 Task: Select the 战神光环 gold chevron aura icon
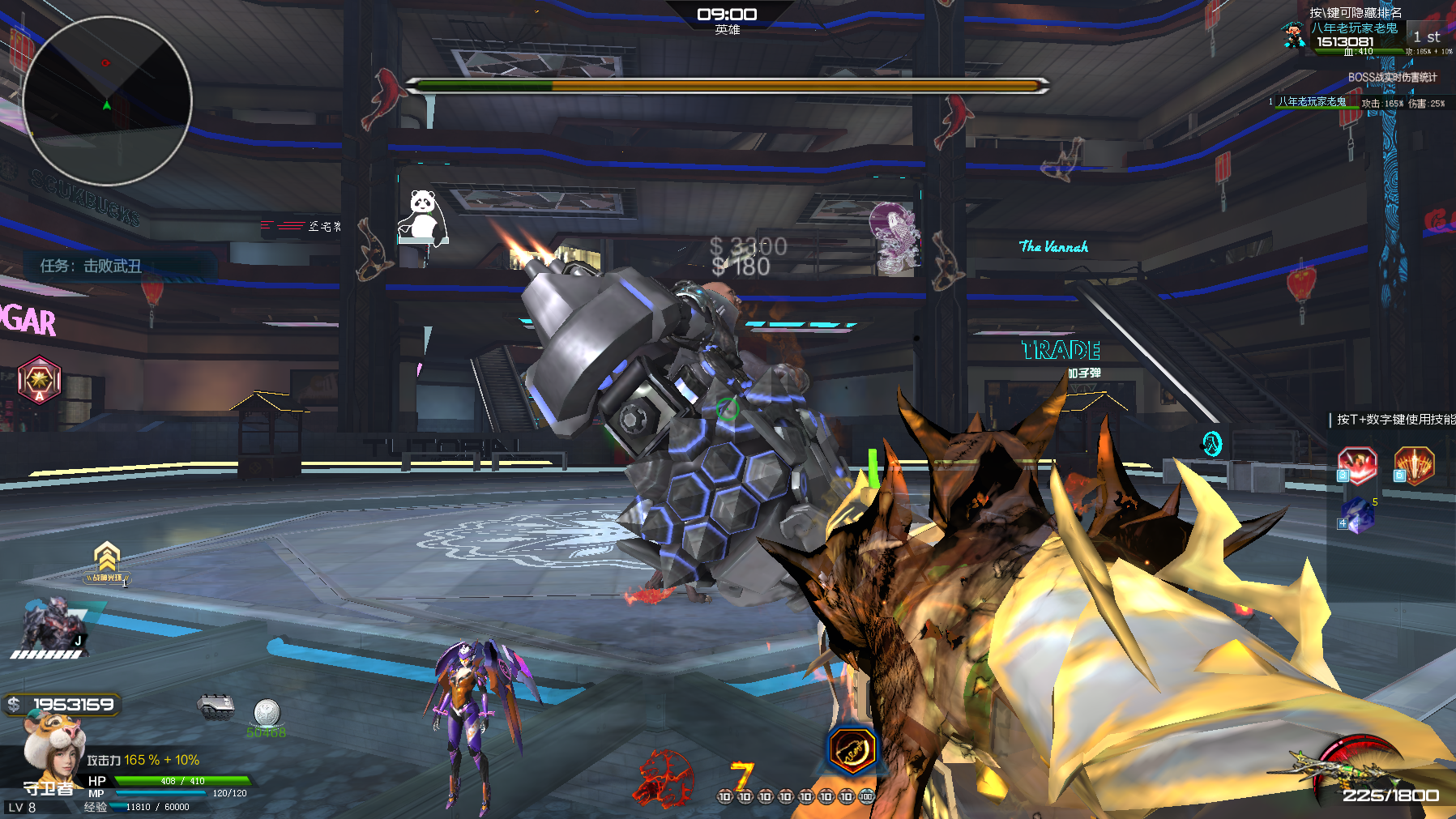(x=107, y=562)
